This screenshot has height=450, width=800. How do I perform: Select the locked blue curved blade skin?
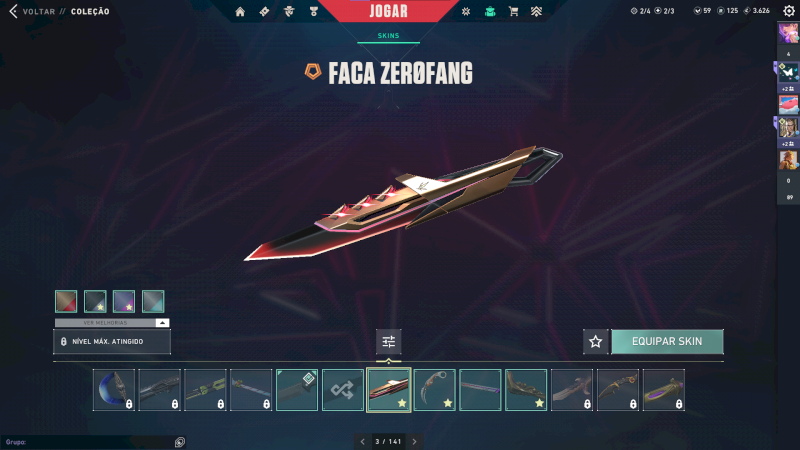point(114,390)
